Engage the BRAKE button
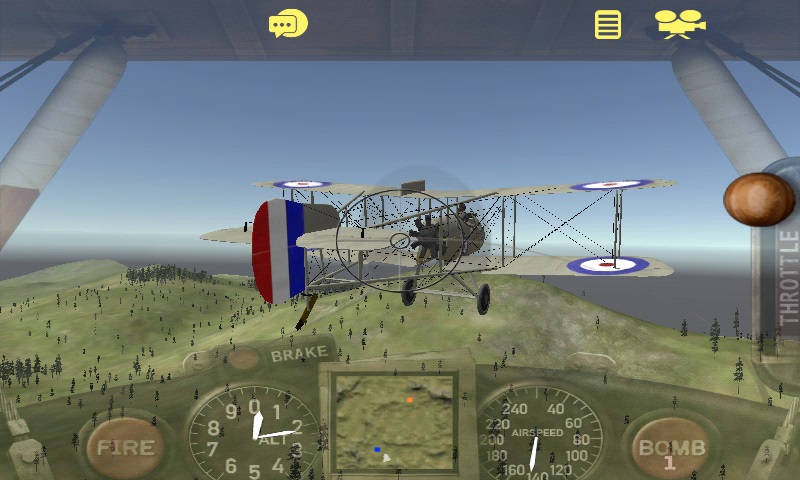 click(298, 353)
